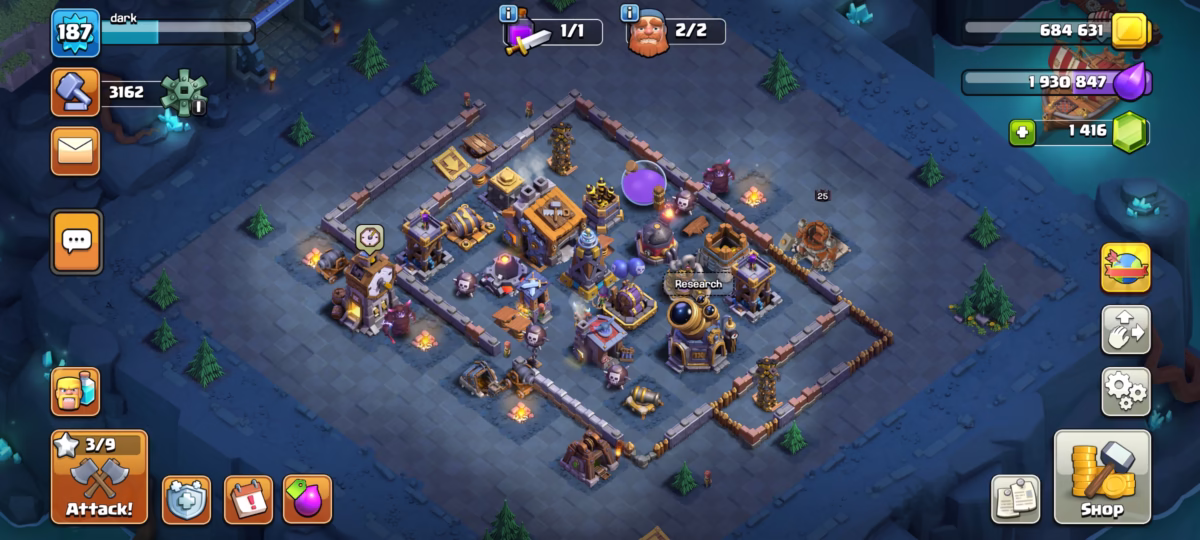
Task: Open the shield with plus icon
Action: click(186, 499)
